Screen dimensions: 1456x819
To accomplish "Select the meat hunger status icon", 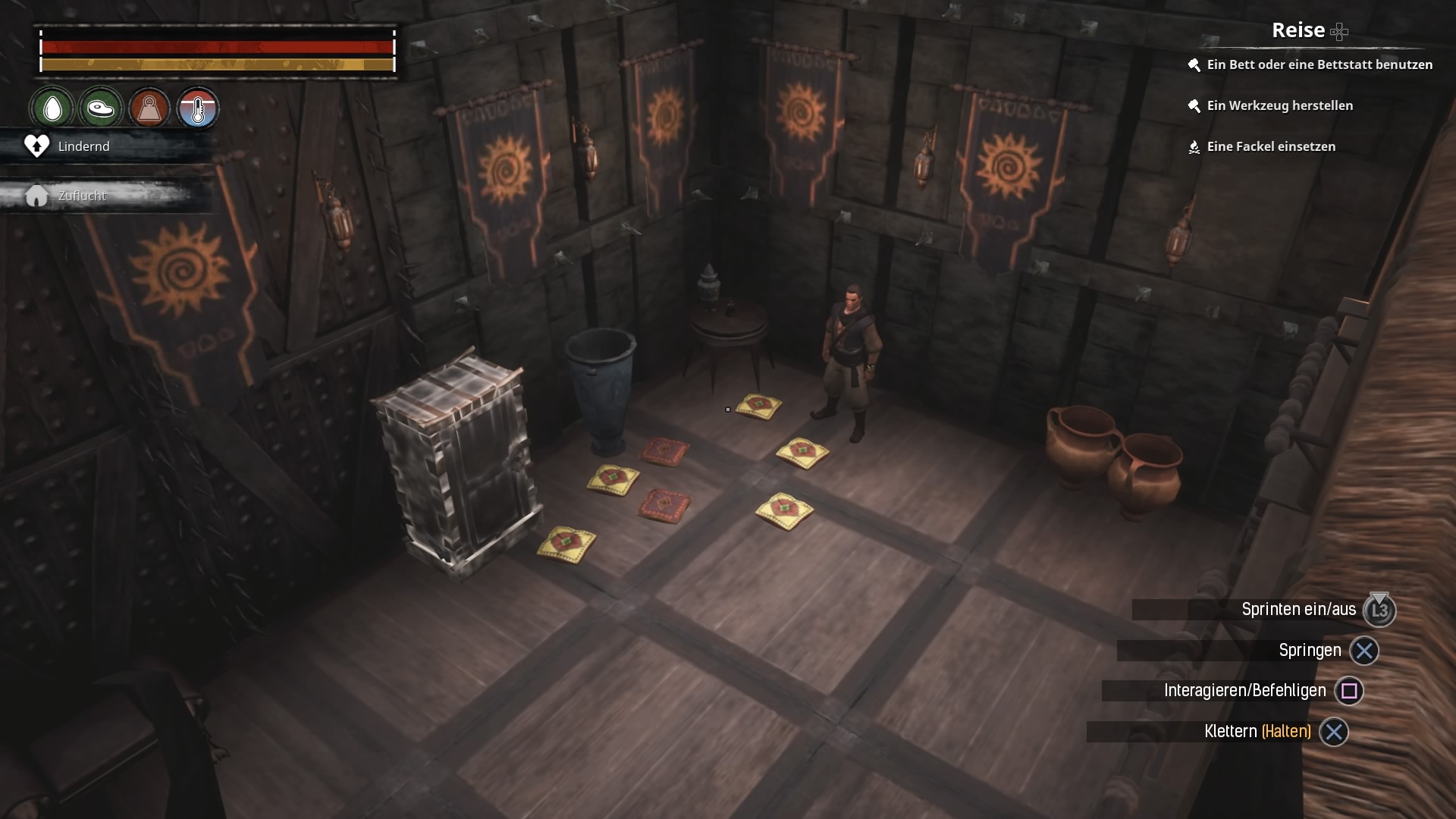I will [100, 108].
